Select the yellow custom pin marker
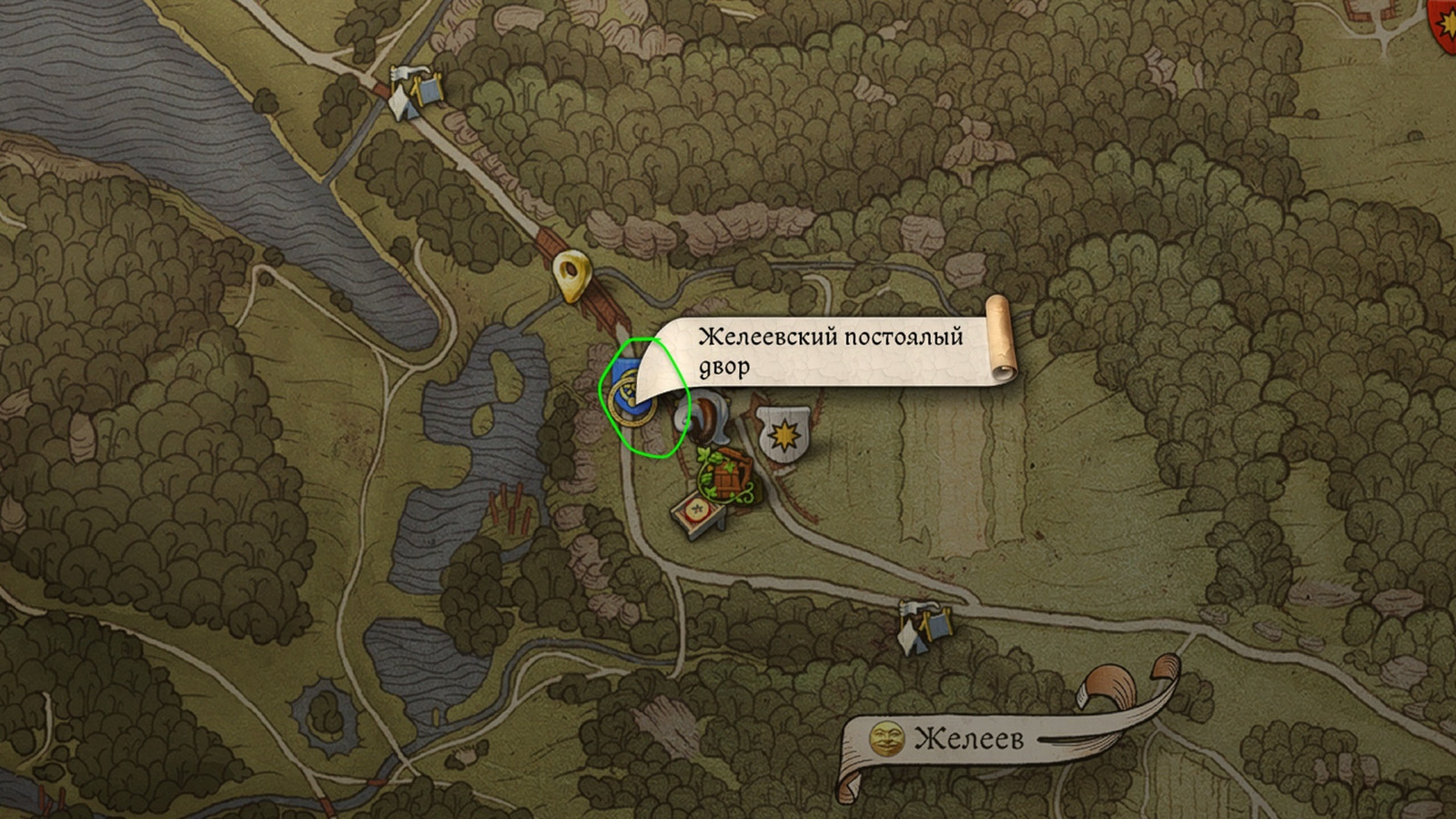Screen dimensions: 1456x819 tap(571, 276)
